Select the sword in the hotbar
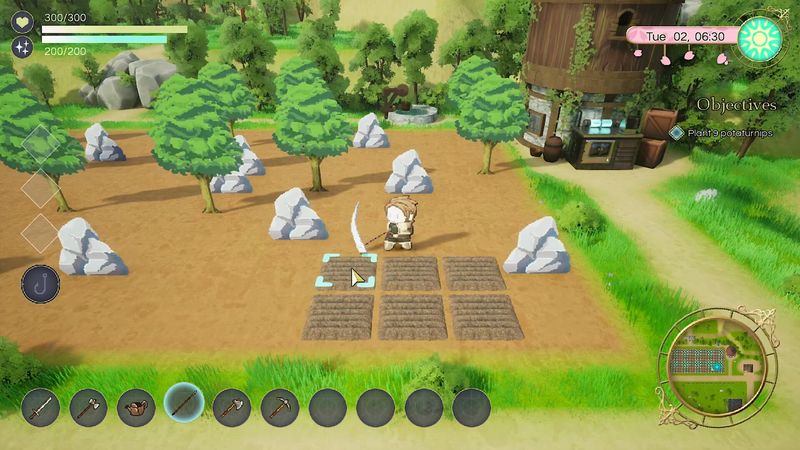Viewport: 800px width, 450px height. coord(41,407)
